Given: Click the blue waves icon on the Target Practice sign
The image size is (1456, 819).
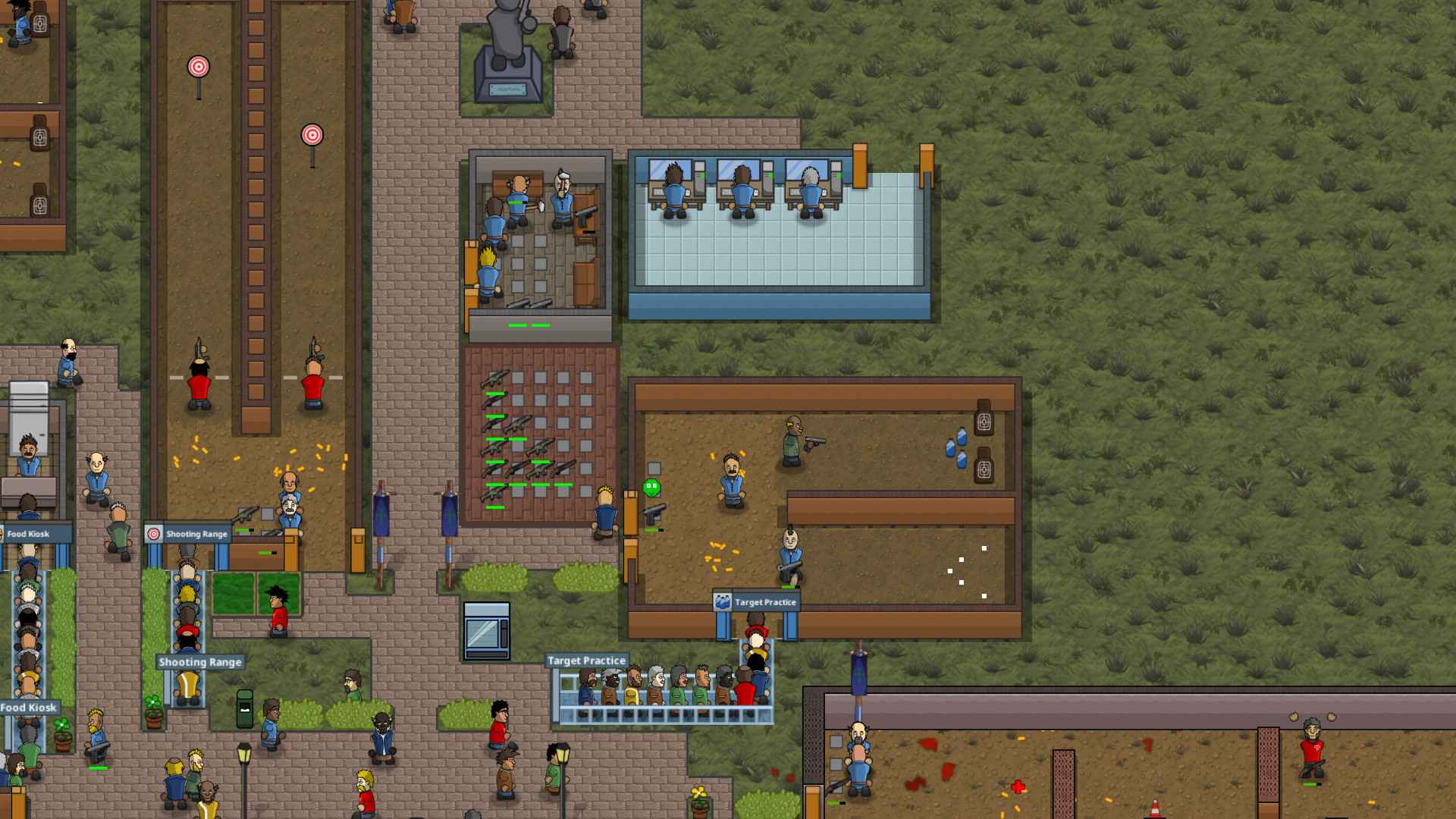Looking at the screenshot, I should tap(723, 601).
